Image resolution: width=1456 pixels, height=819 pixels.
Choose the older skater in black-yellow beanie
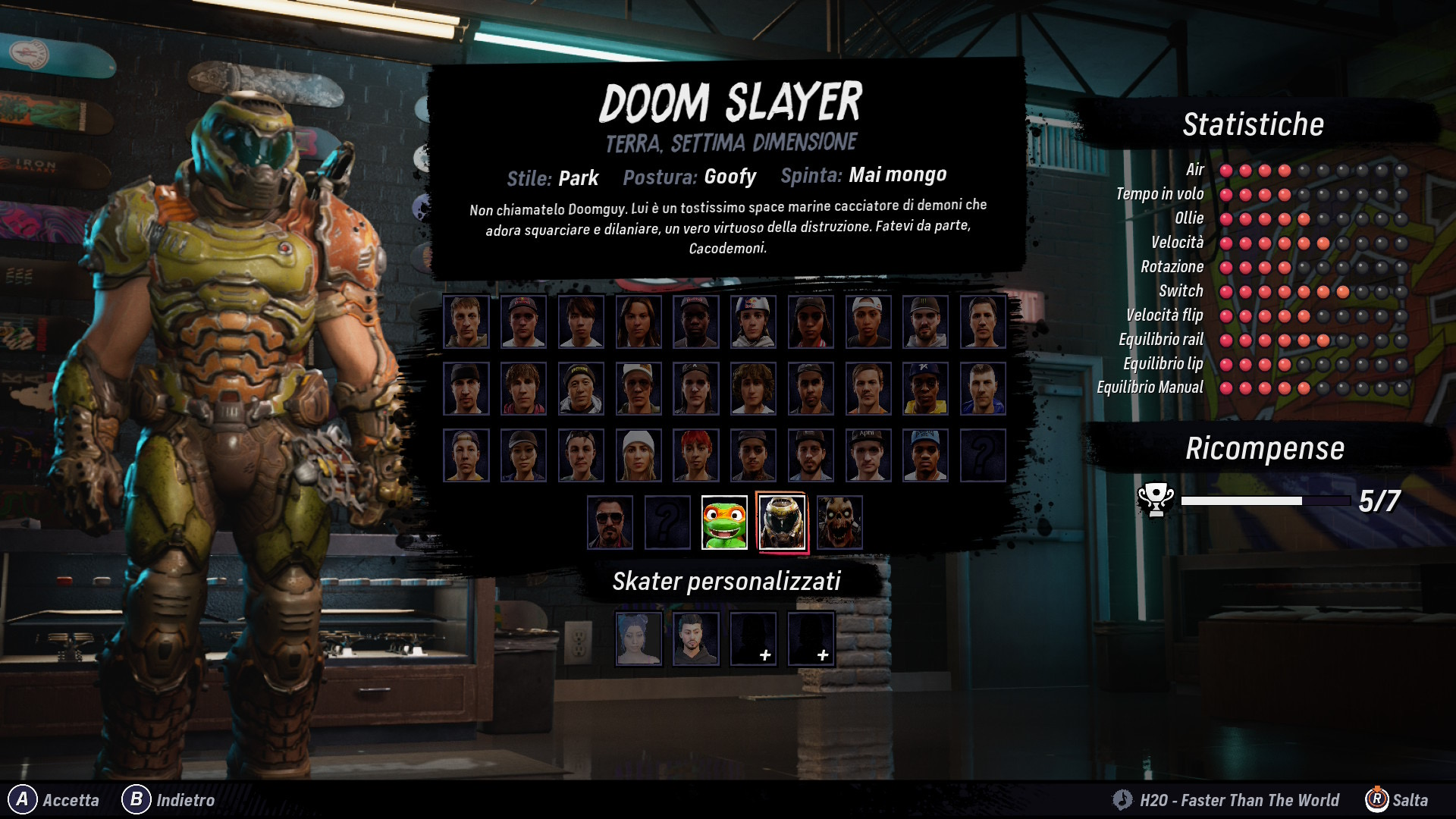581,388
